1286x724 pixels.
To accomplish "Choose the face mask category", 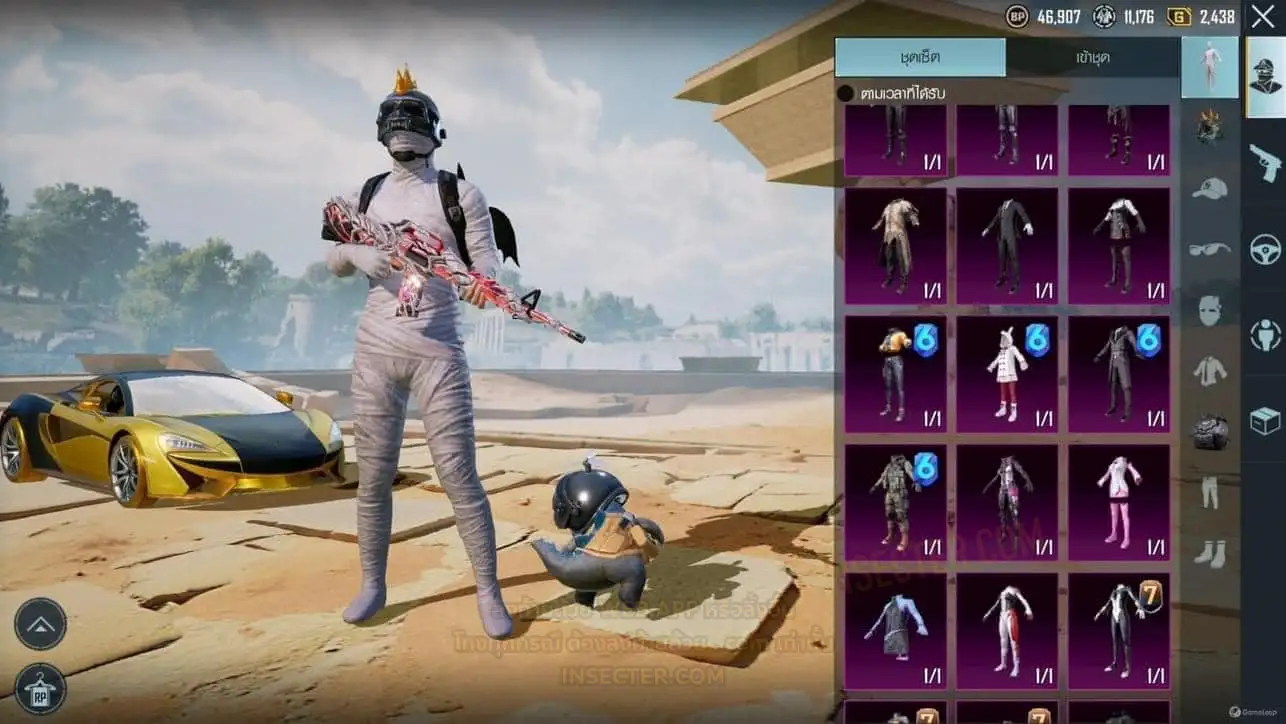I will (1210, 310).
